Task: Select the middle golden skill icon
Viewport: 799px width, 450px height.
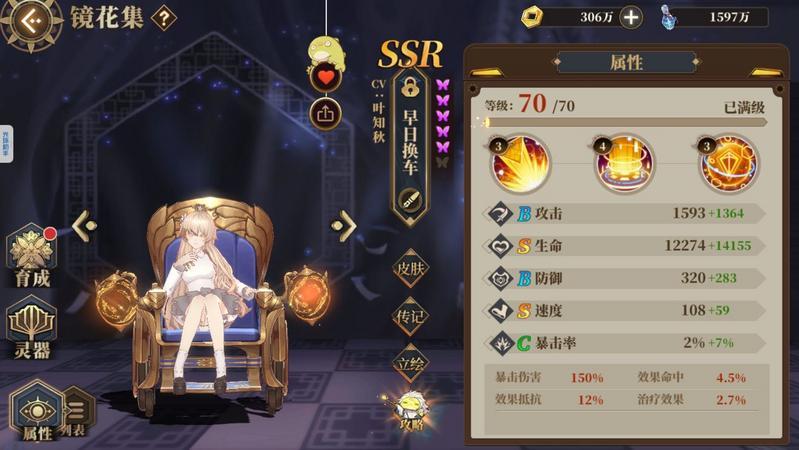Action: tap(623, 165)
